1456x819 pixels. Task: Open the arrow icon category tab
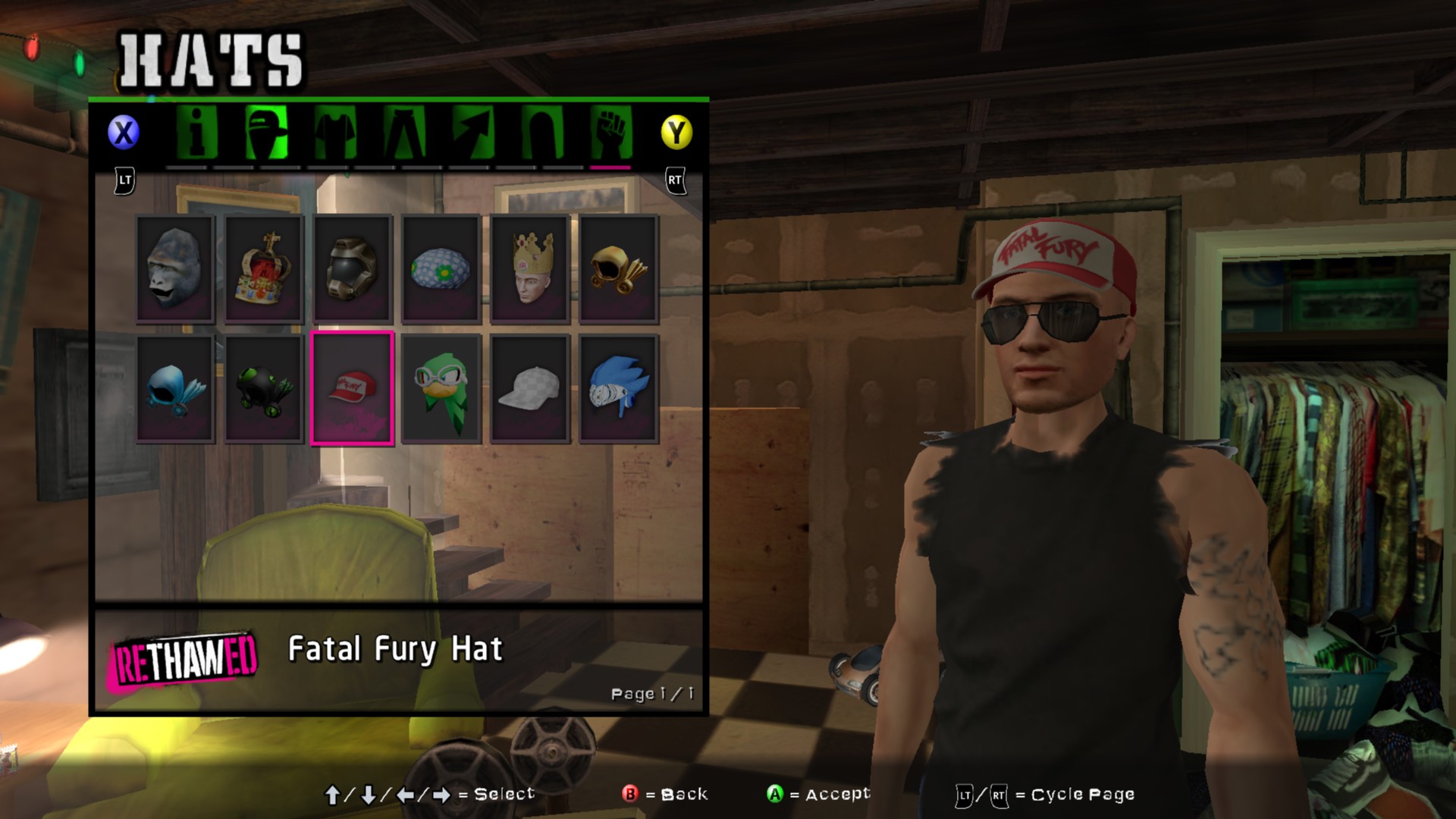[473, 133]
